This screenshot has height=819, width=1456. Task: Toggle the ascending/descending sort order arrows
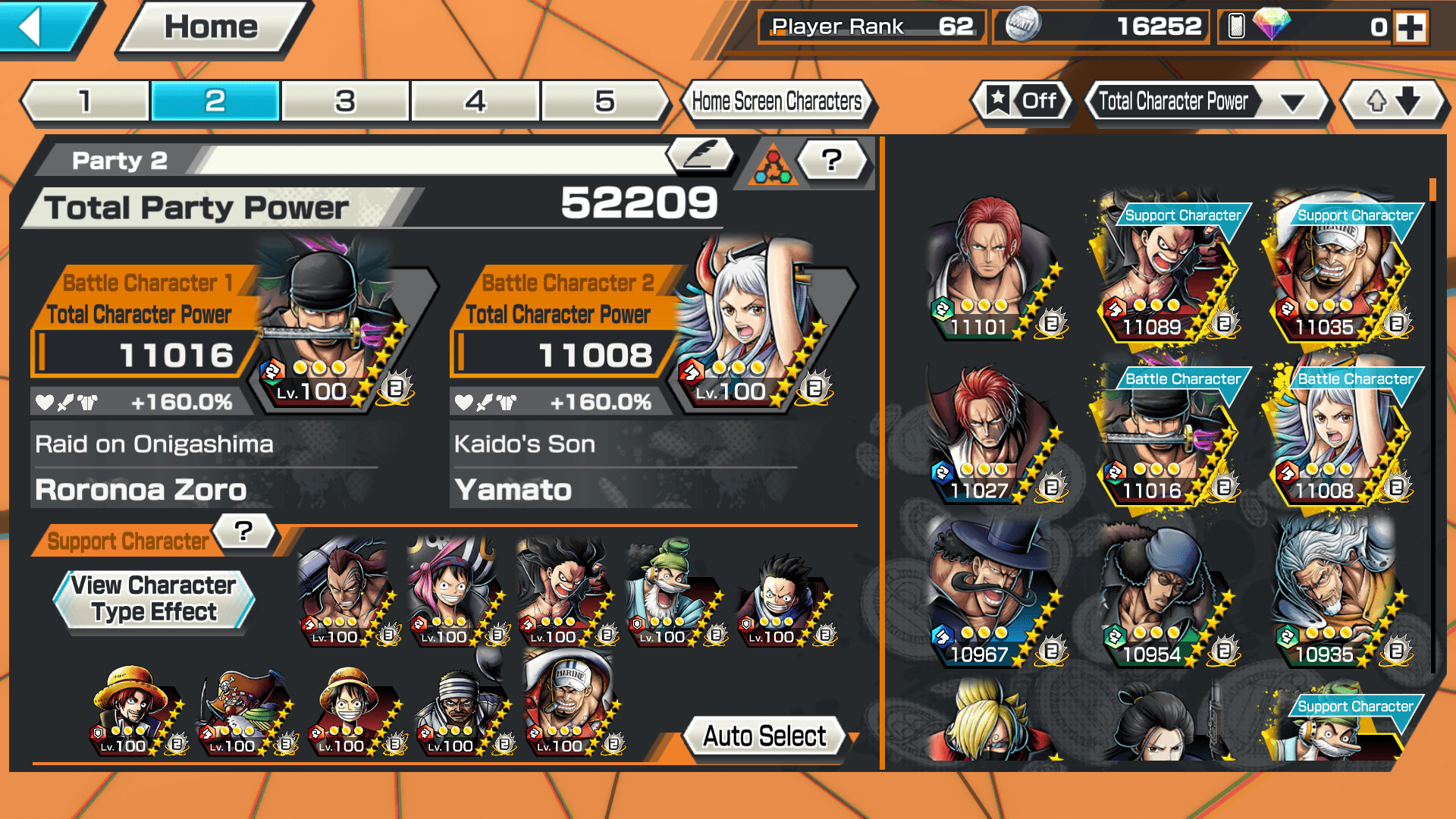pos(1392,101)
